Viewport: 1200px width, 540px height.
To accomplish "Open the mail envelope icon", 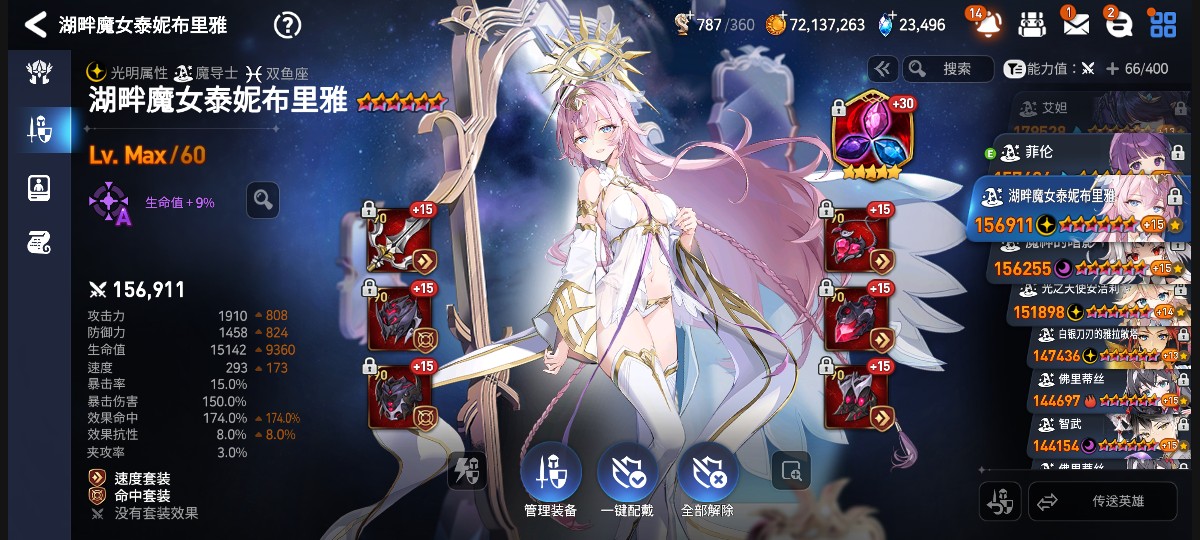I will point(1076,24).
